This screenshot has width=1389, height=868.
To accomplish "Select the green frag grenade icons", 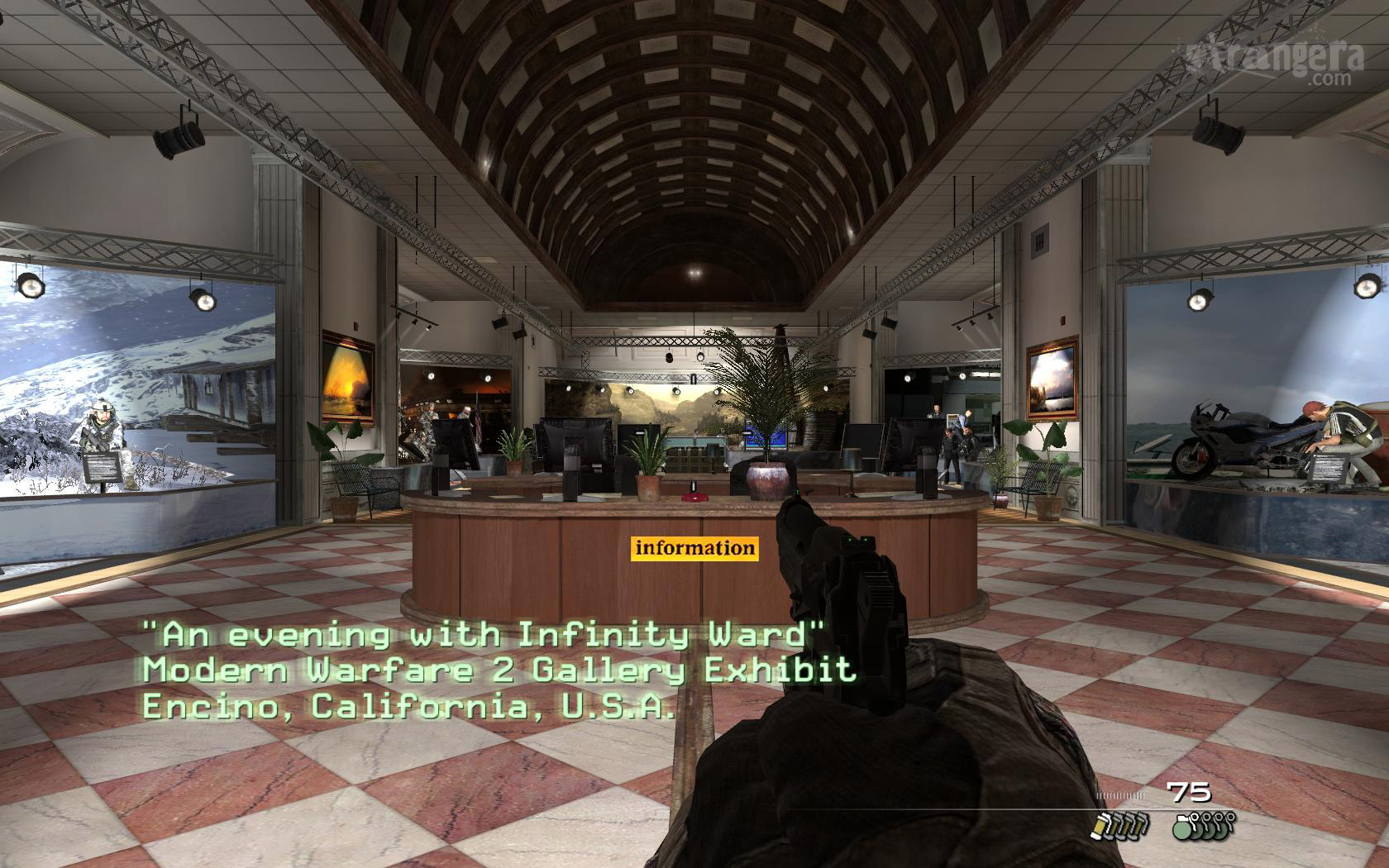I will (1203, 825).
